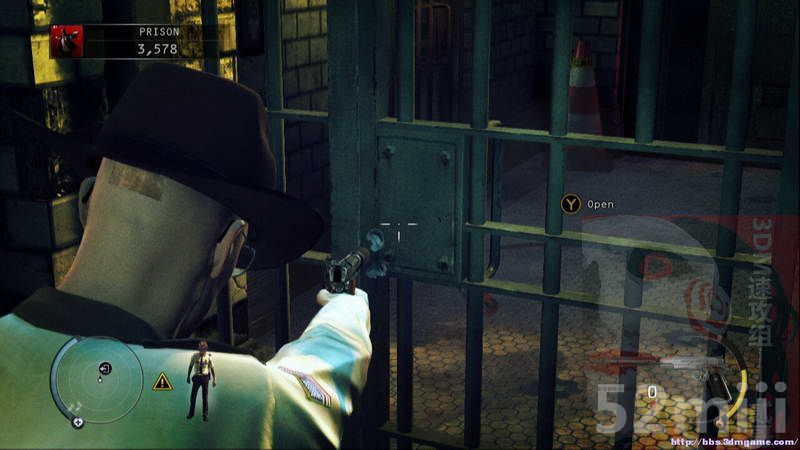The image size is (800, 450).
Task: Select the police officer disguise figure
Action: point(201,378)
